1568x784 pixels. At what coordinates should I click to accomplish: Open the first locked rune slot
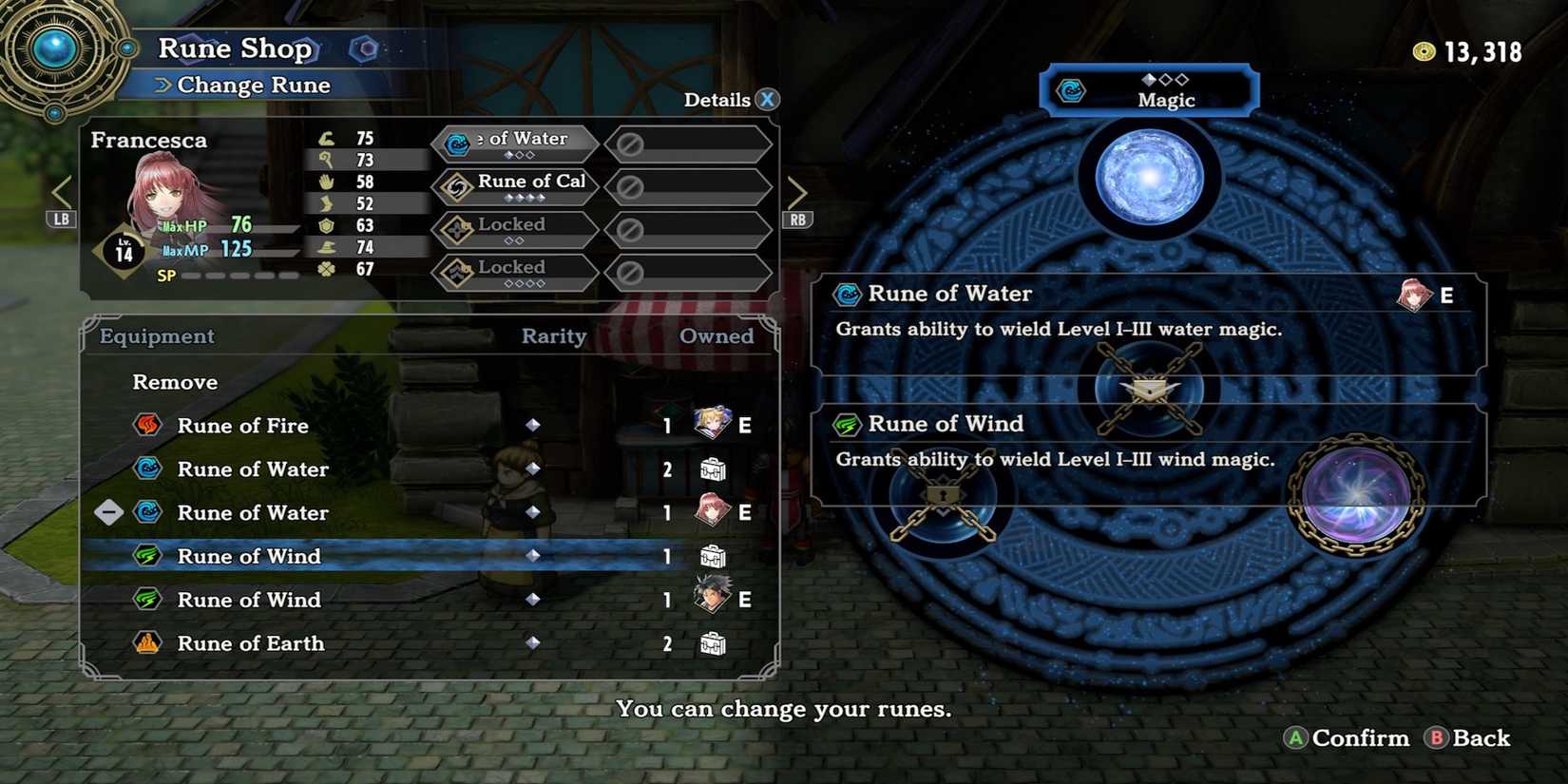tap(513, 229)
